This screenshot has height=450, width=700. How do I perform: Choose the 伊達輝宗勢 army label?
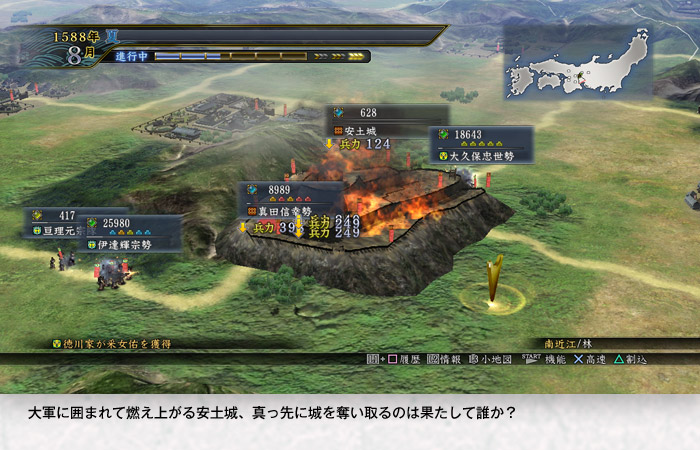click(131, 244)
